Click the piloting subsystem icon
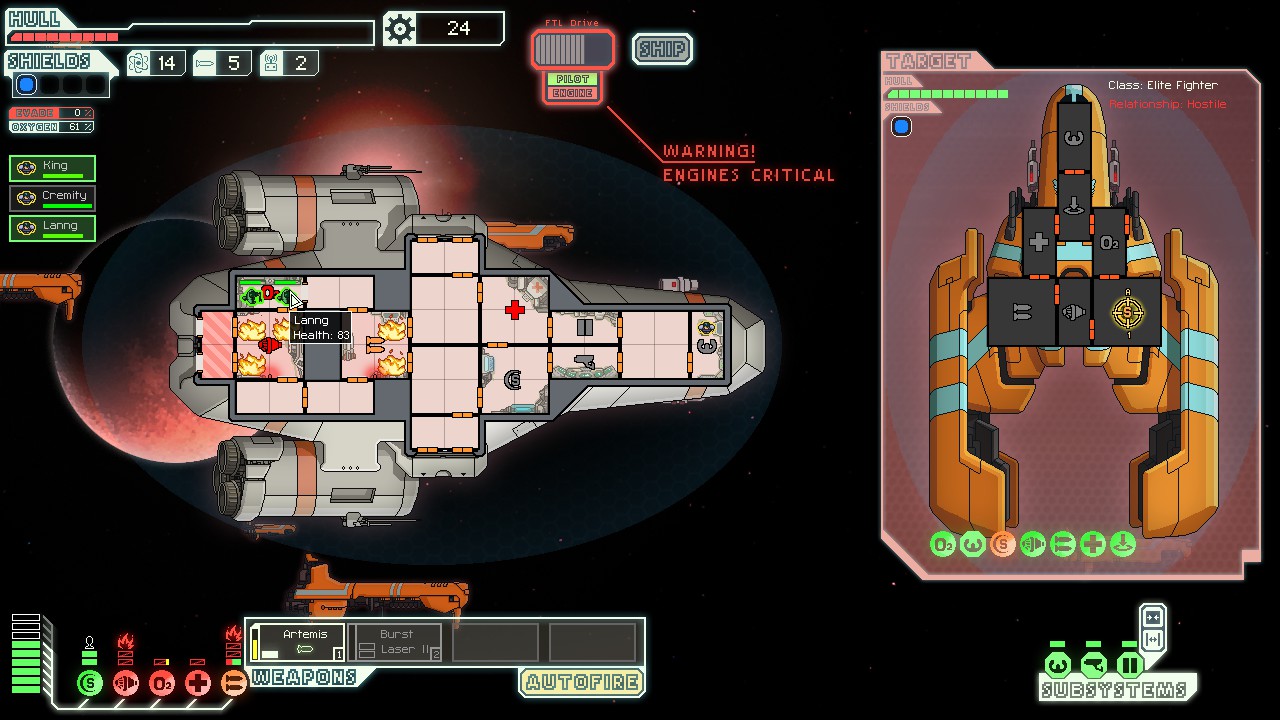1280x720 pixels. [x=1058, y=665]
